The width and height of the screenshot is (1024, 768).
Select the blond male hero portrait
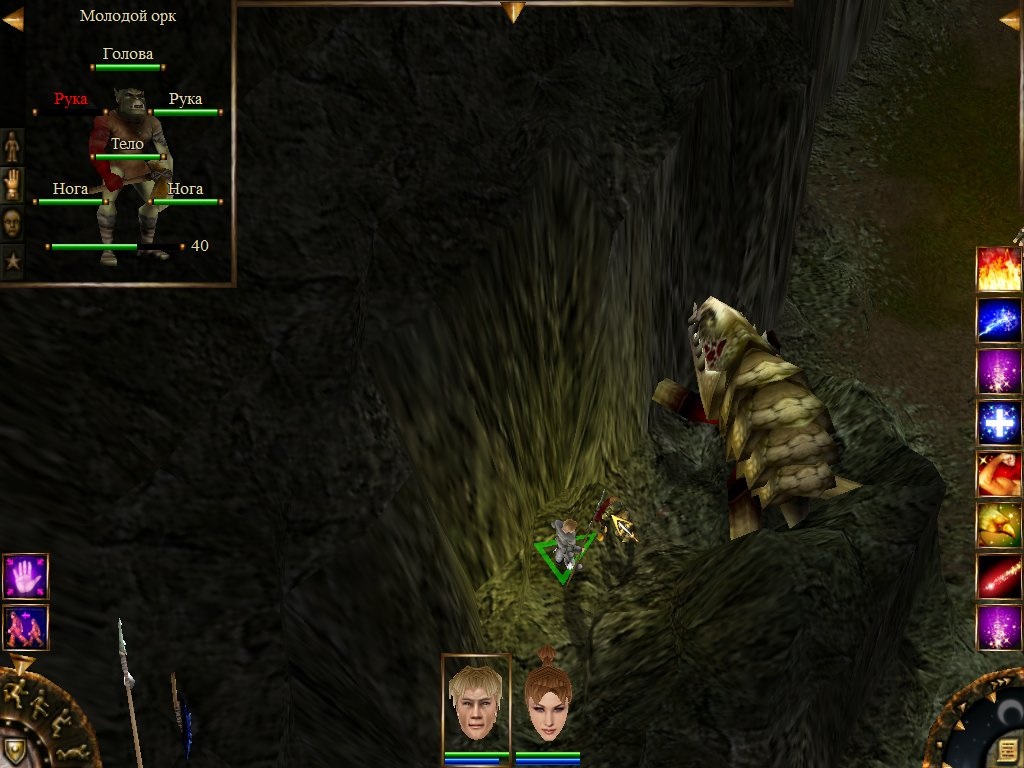(476, 704)
